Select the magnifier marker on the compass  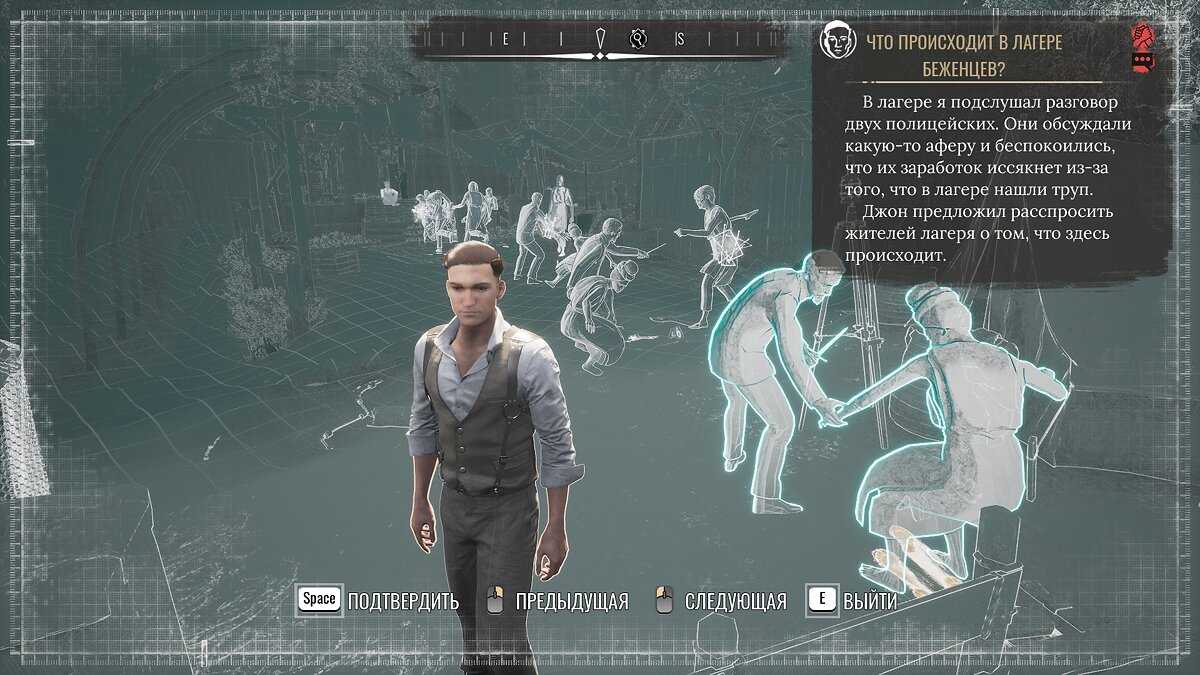639,39
